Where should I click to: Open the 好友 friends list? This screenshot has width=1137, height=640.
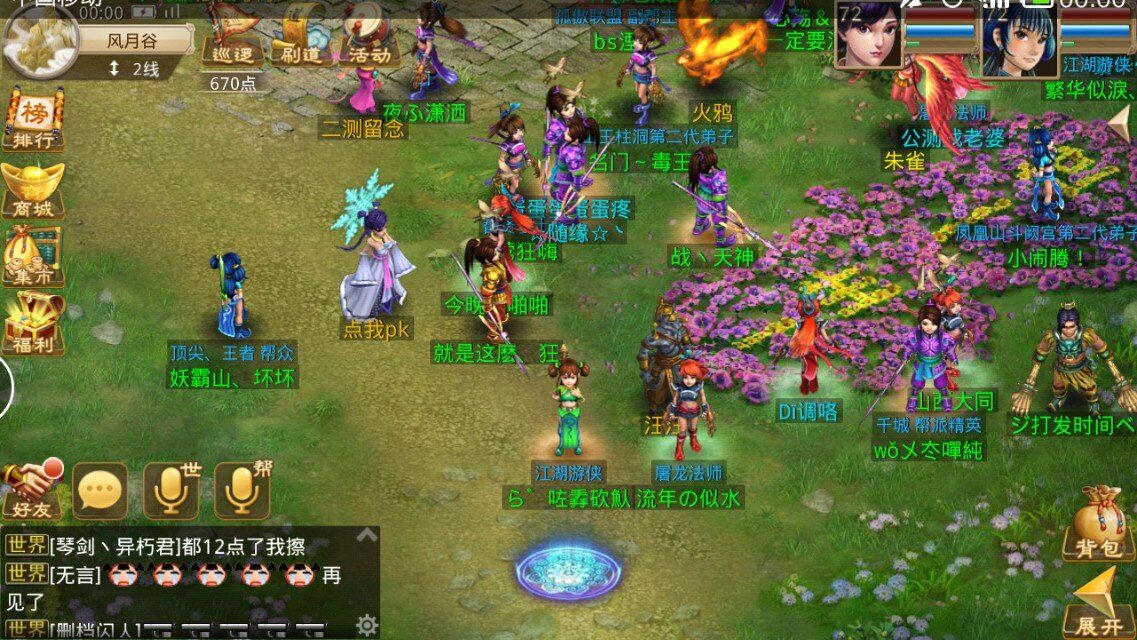tap(30, 490)
